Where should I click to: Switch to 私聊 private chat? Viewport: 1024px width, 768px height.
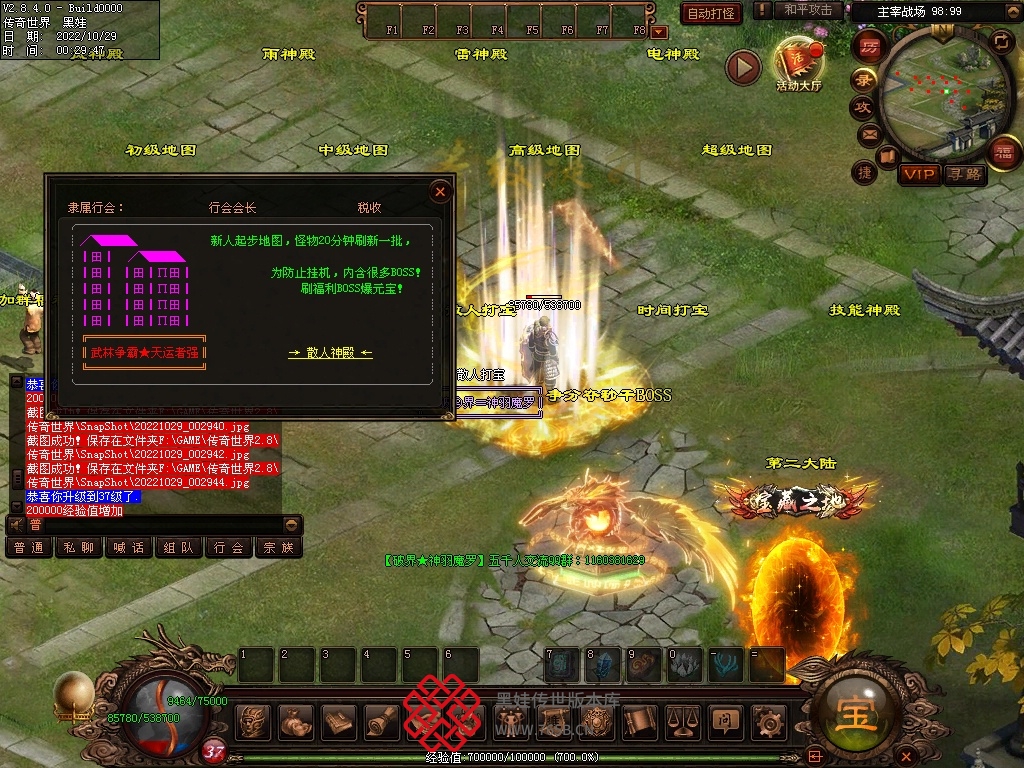point(79,548)
